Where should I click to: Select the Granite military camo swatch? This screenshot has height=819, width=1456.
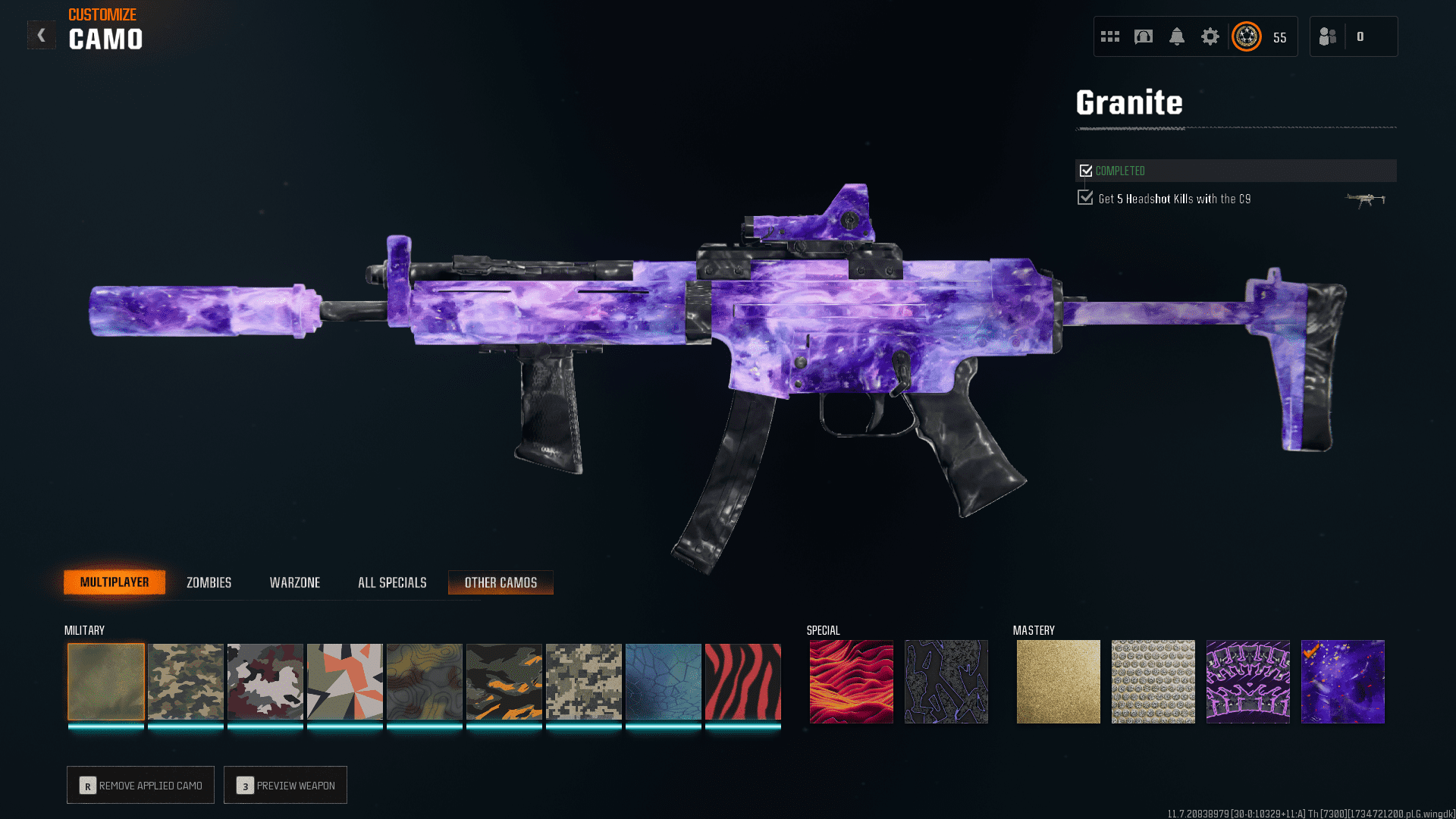[106, 682]
